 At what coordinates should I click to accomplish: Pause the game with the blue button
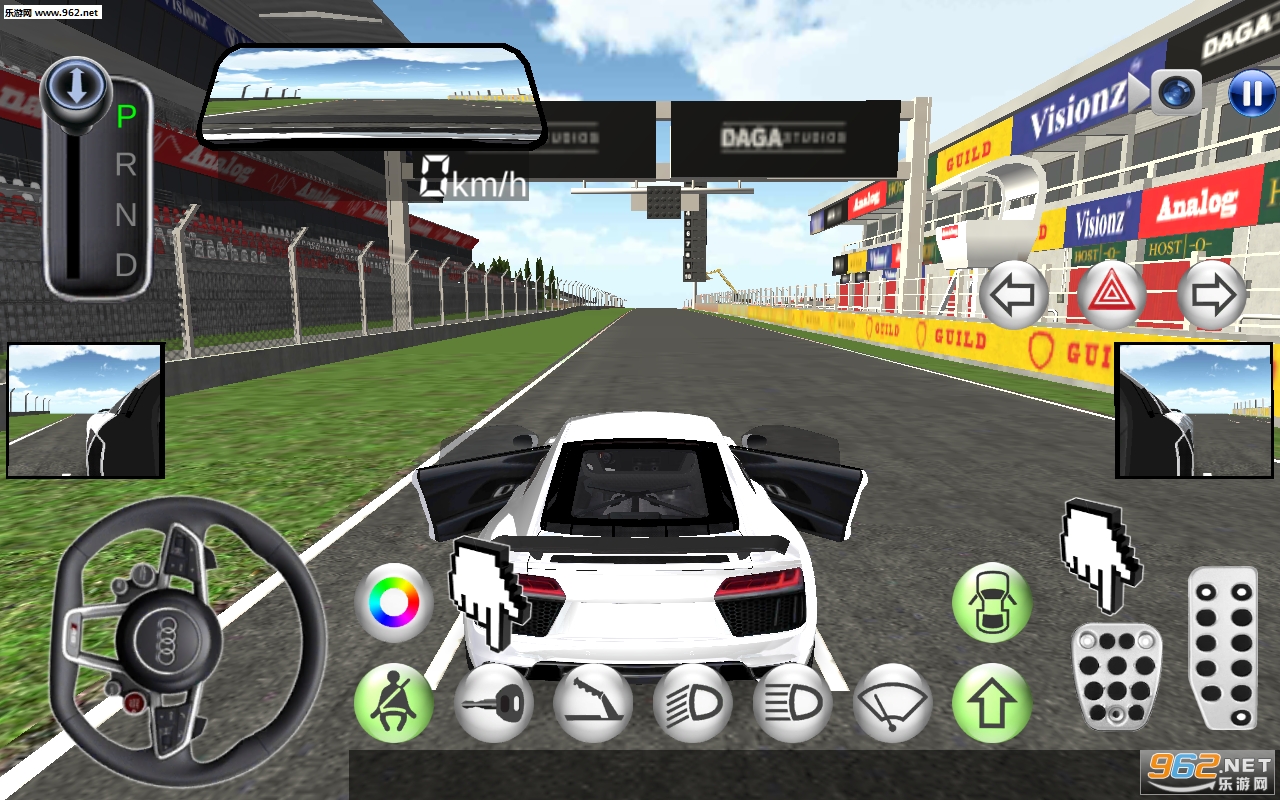click(x=1251, y=93)
